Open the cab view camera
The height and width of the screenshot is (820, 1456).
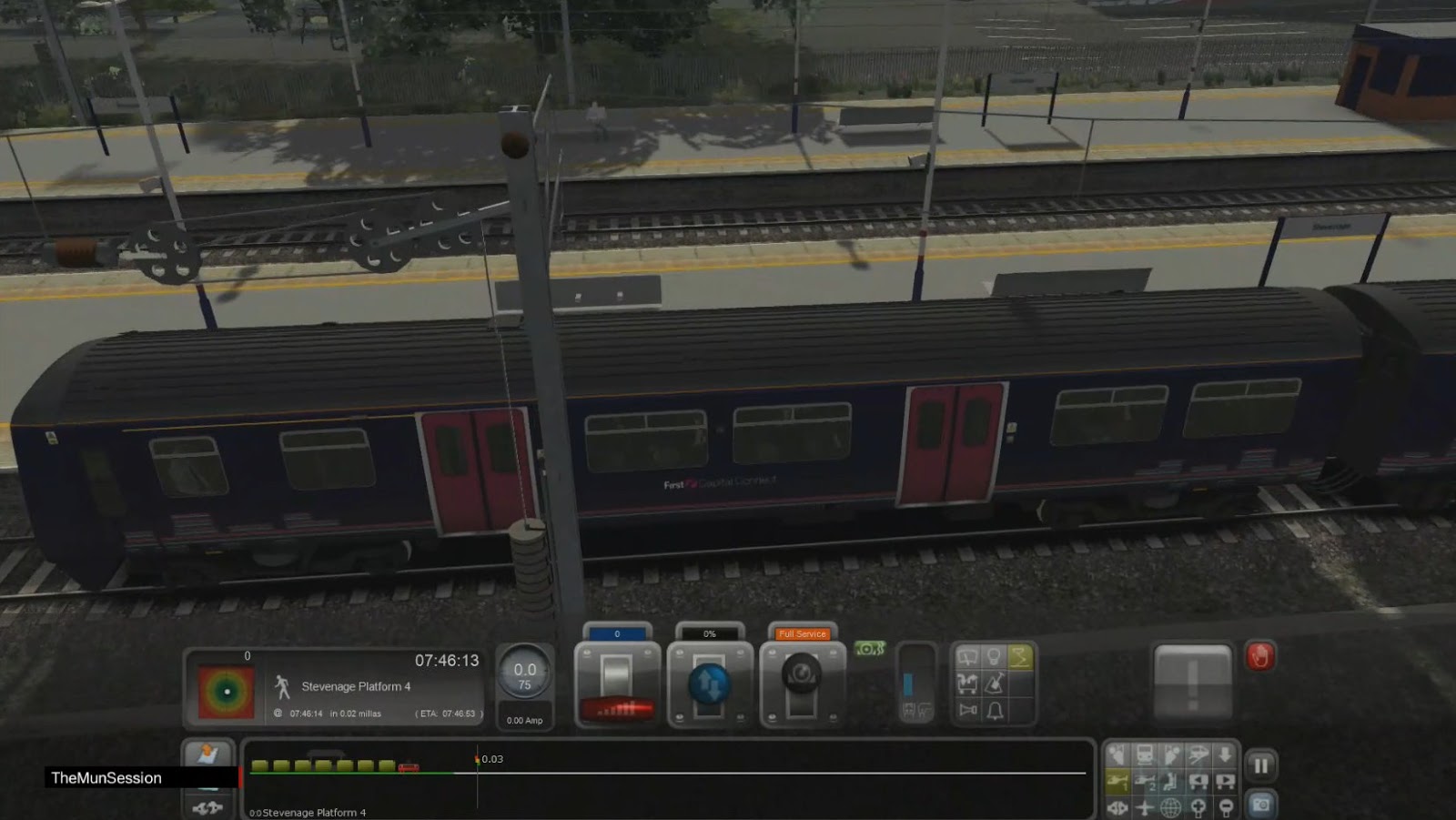(1117, 754)
